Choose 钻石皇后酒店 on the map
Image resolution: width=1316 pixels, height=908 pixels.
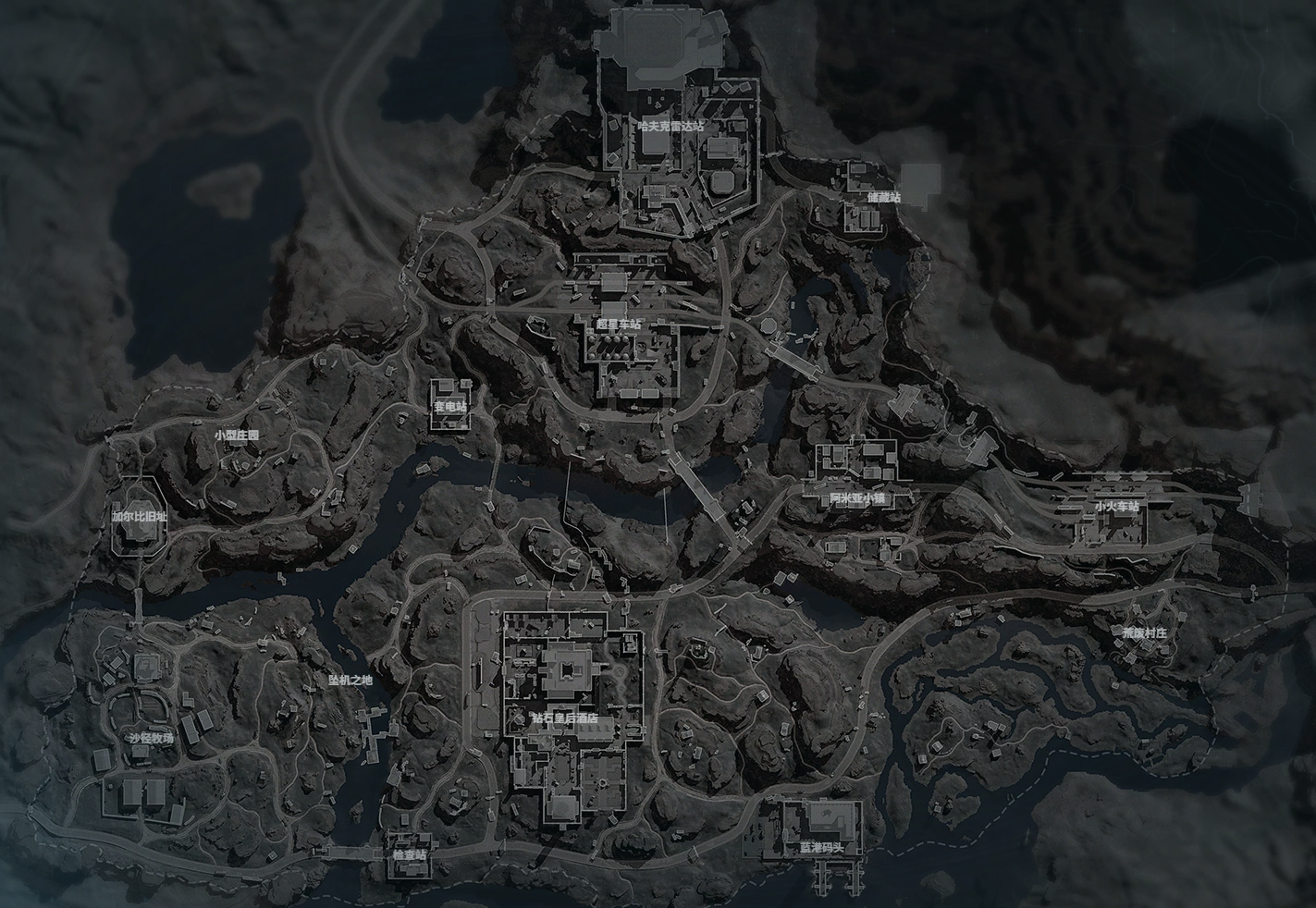click(563, 718)
